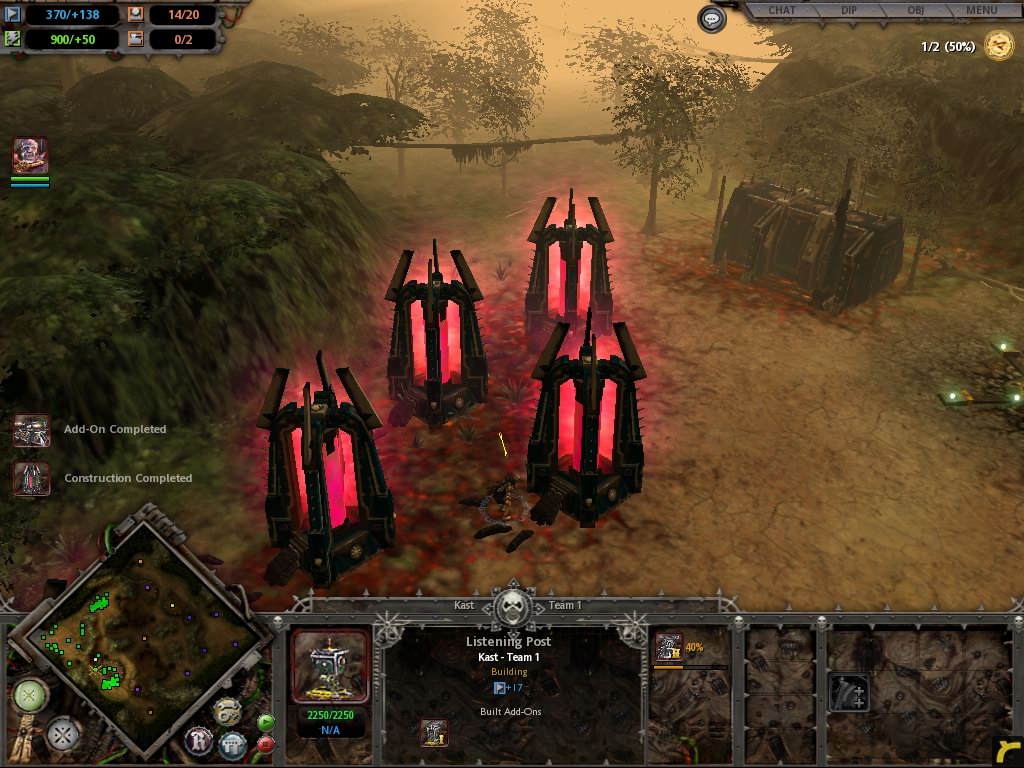Viewport: 1024px width, 768px height.
Task: Click the green round minimap button
Action: [30, 694]
